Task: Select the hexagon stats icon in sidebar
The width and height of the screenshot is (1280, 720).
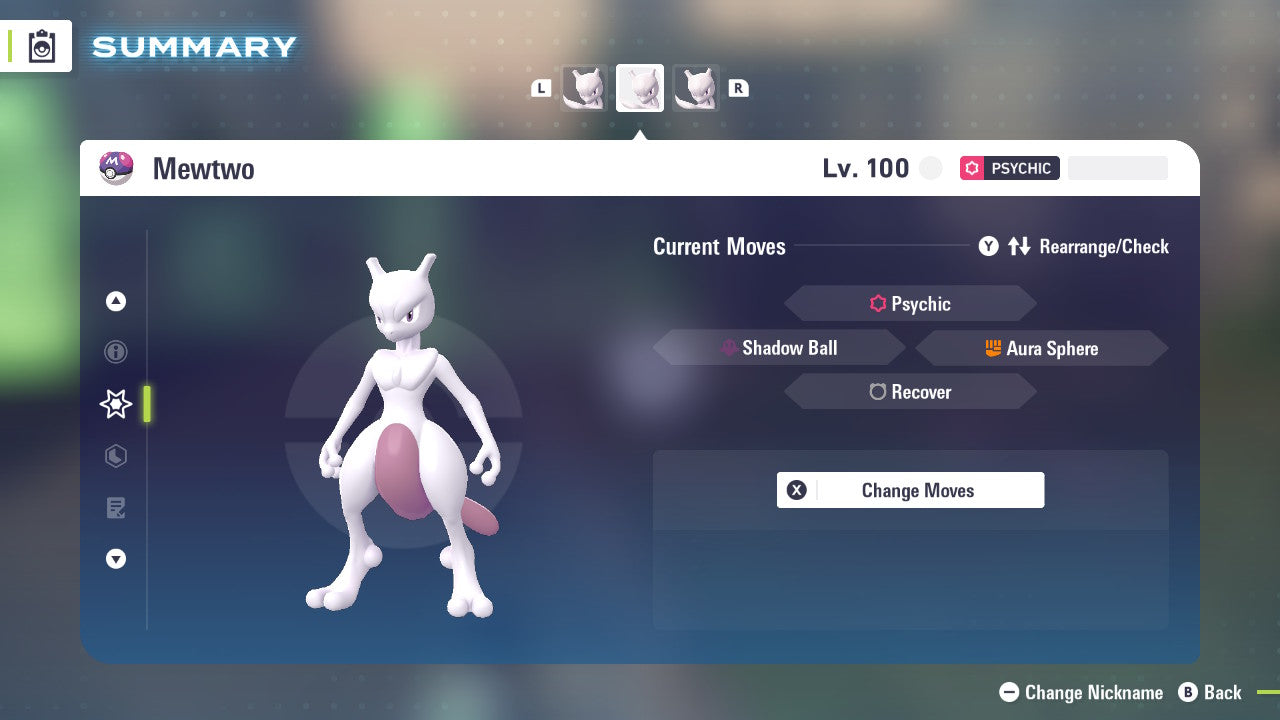Action: [116, 456]
